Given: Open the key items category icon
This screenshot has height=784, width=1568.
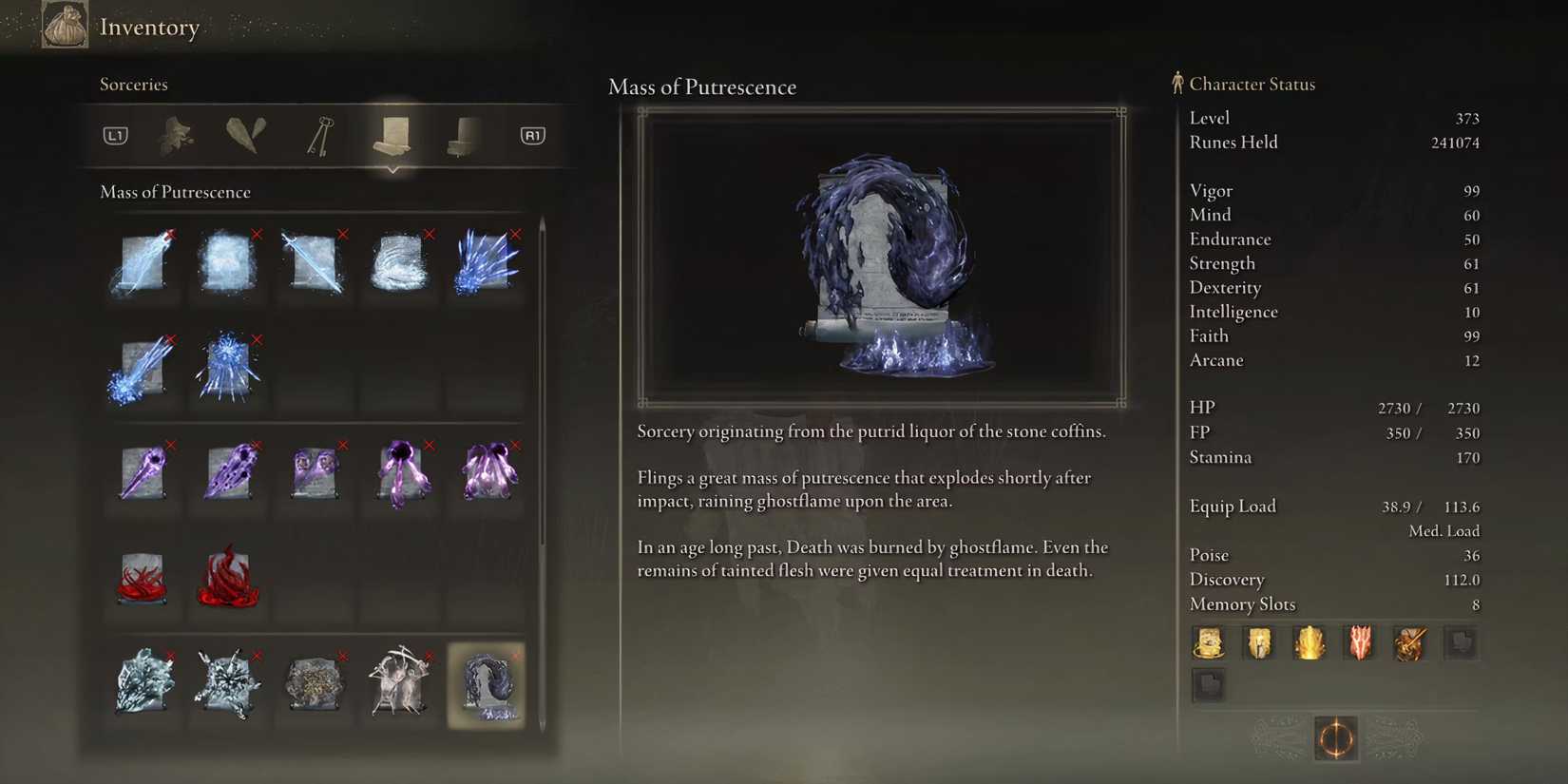Looking at the screenshot, I should (x=317, y=135).
